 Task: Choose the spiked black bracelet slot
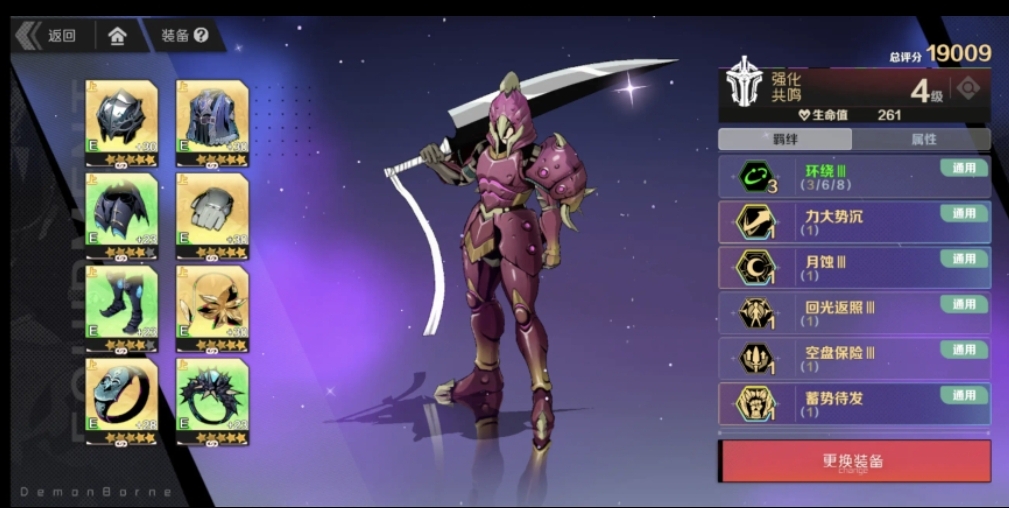point(213,399)
